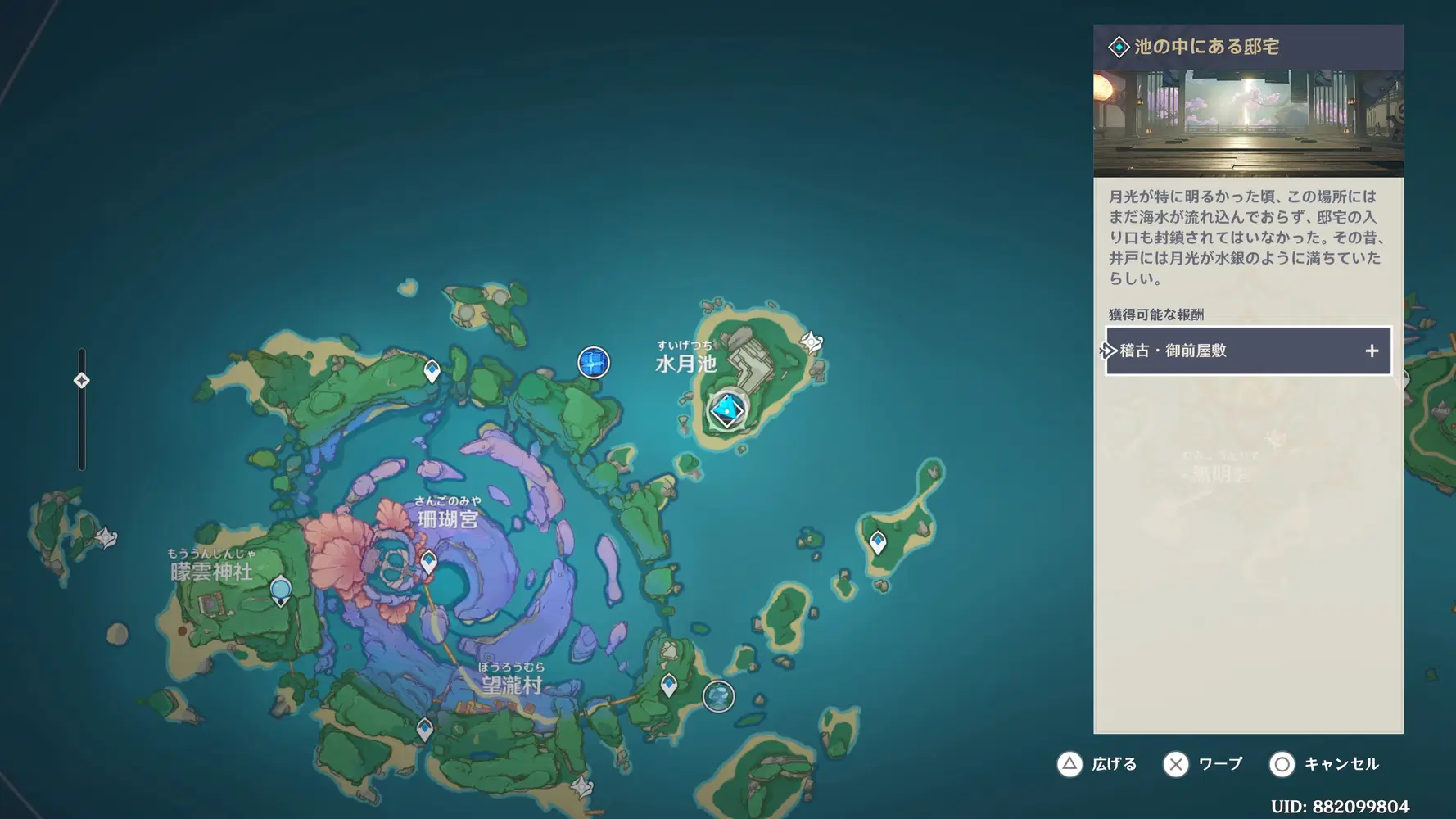The image size is (1456, 819).
Task: Click the round domain marker southeast of 望瀧村
Action: (x=718, y=696)
